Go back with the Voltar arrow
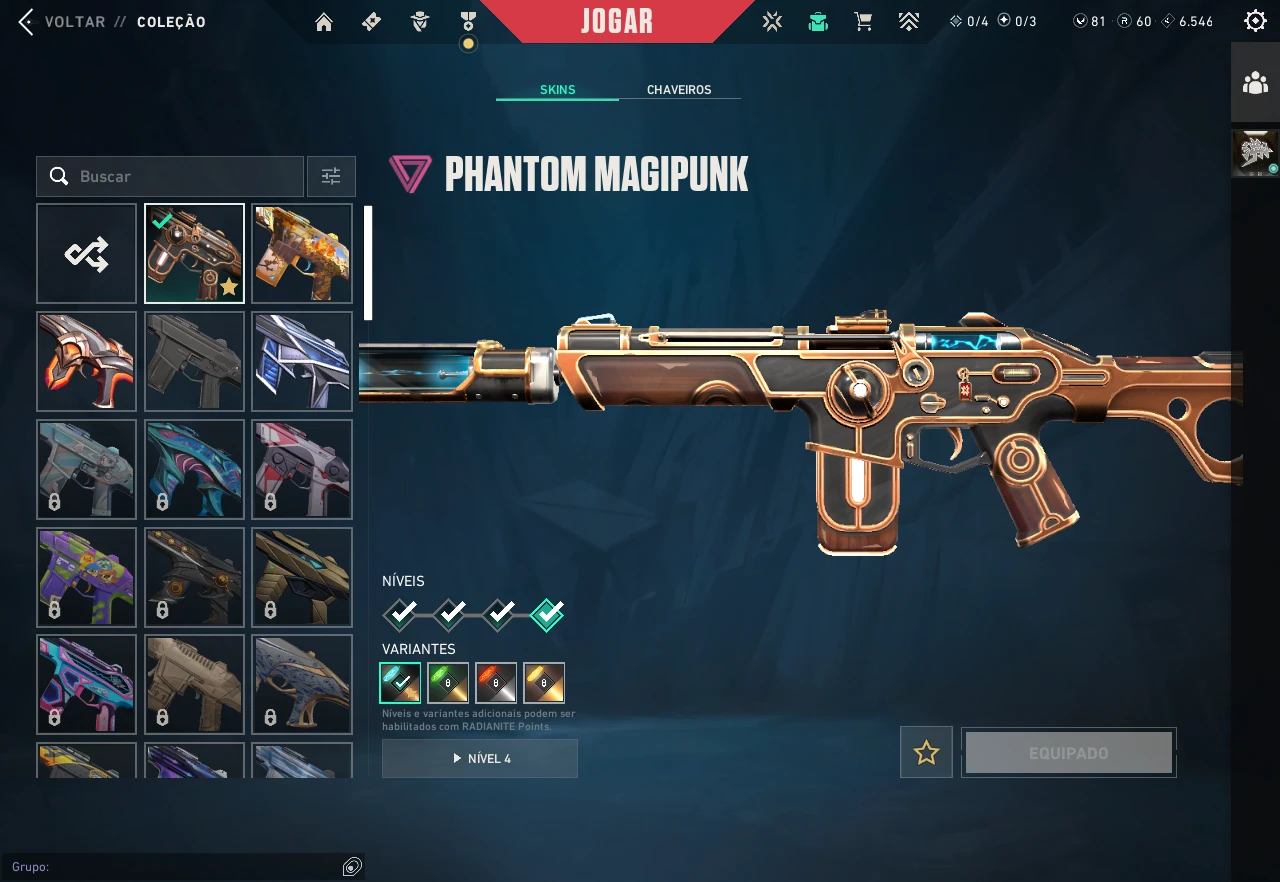This screenshot has height=882, width=1280. click(26, 22)
